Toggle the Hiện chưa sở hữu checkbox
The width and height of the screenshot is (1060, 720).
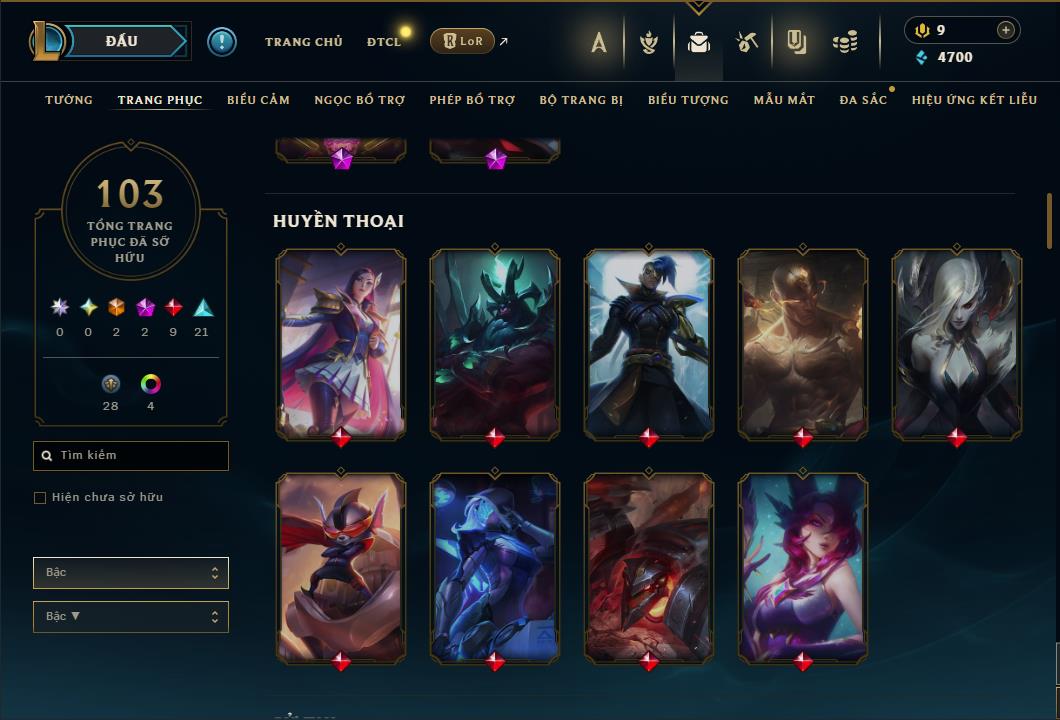(x=40, y=498)
